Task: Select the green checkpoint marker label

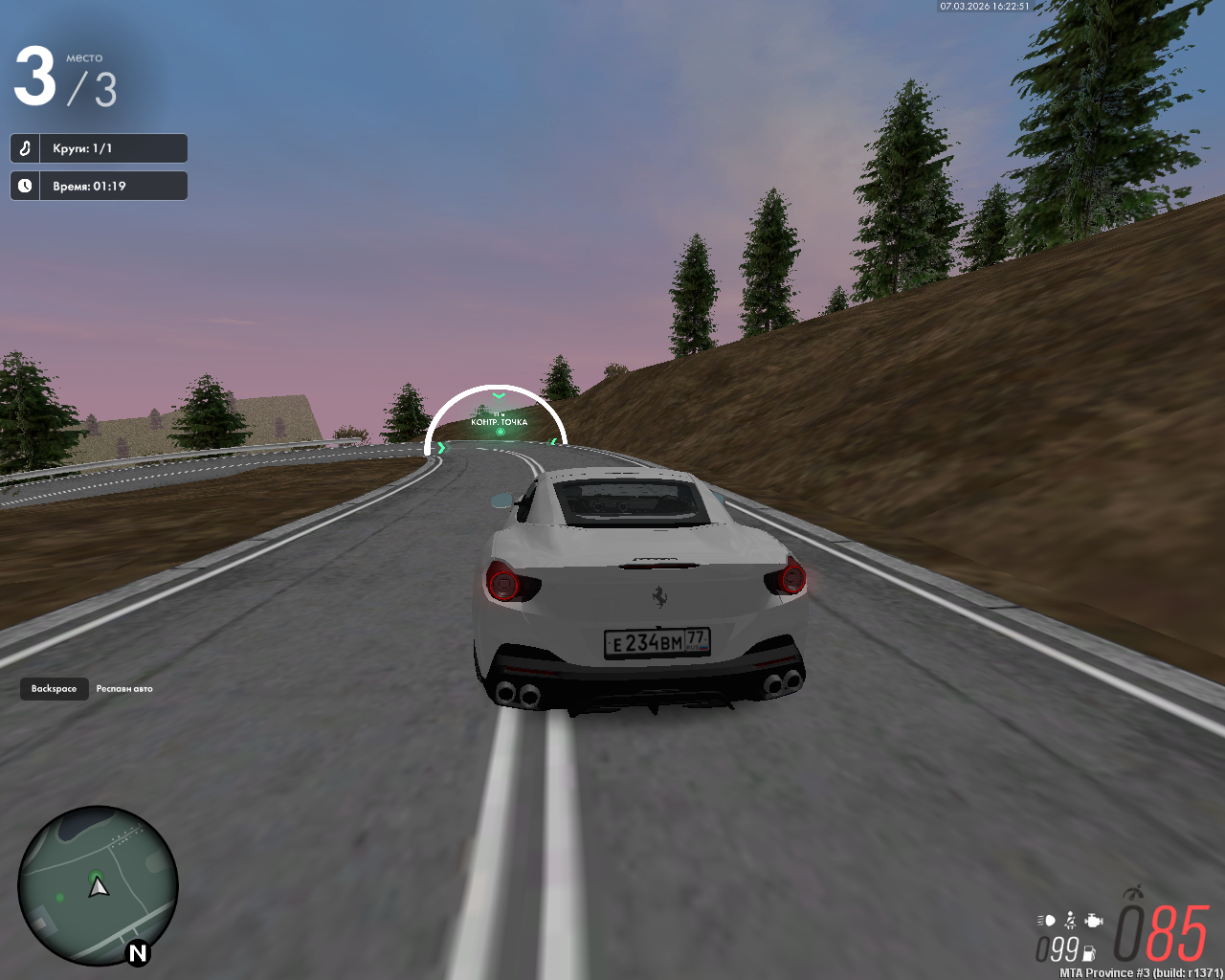Action: tap(499, 422)
